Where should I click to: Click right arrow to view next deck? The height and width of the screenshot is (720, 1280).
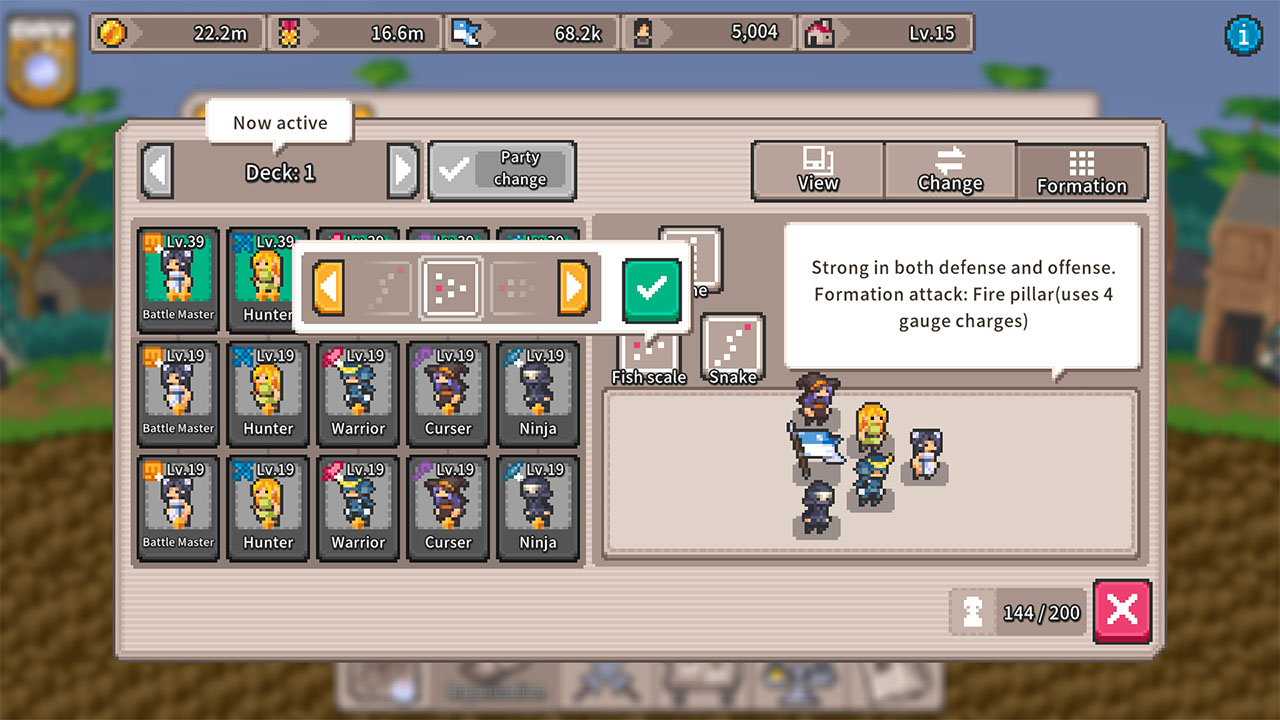click(403, 170)
